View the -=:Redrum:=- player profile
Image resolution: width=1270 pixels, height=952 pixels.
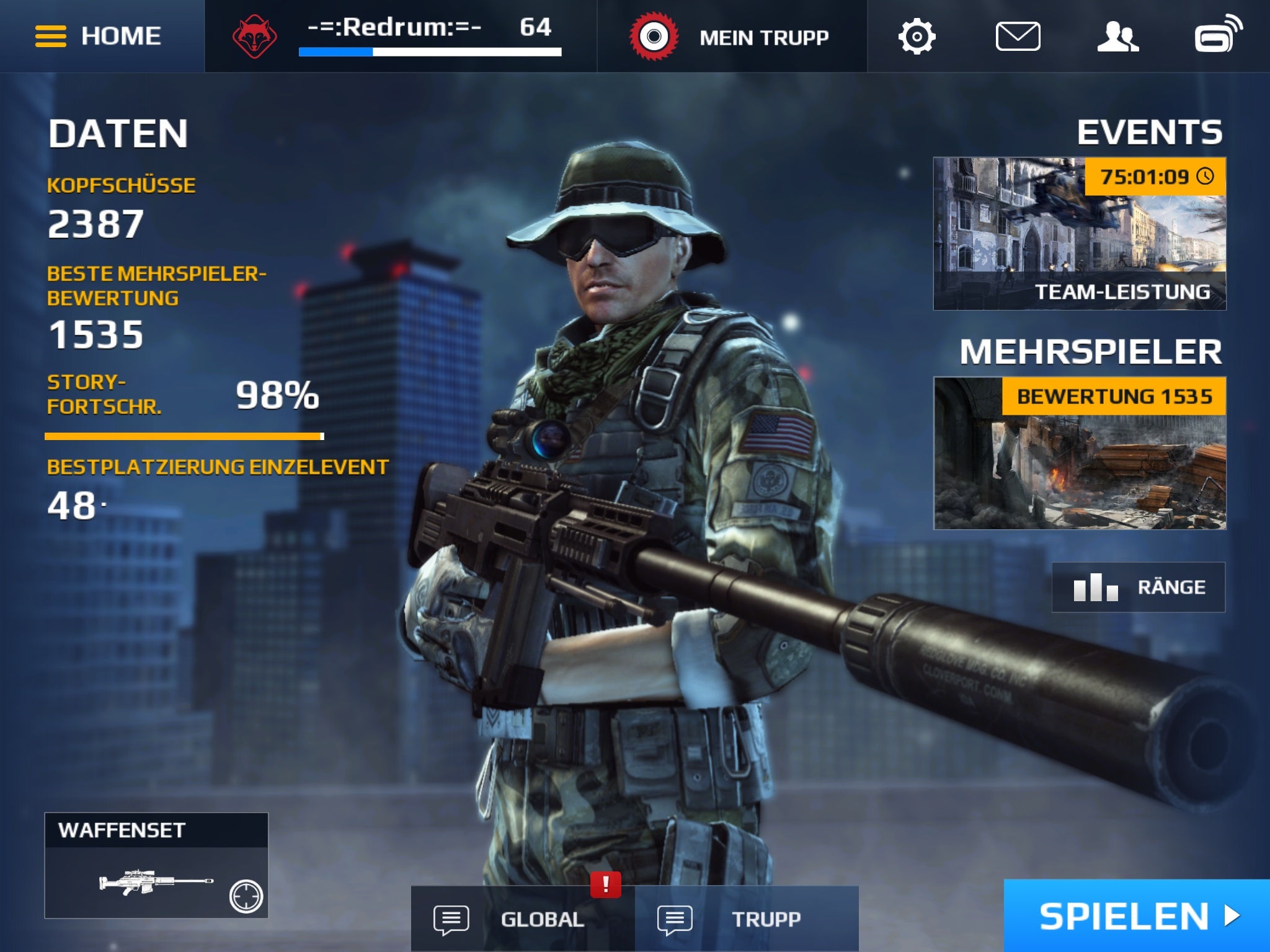[x=401, y=36]
